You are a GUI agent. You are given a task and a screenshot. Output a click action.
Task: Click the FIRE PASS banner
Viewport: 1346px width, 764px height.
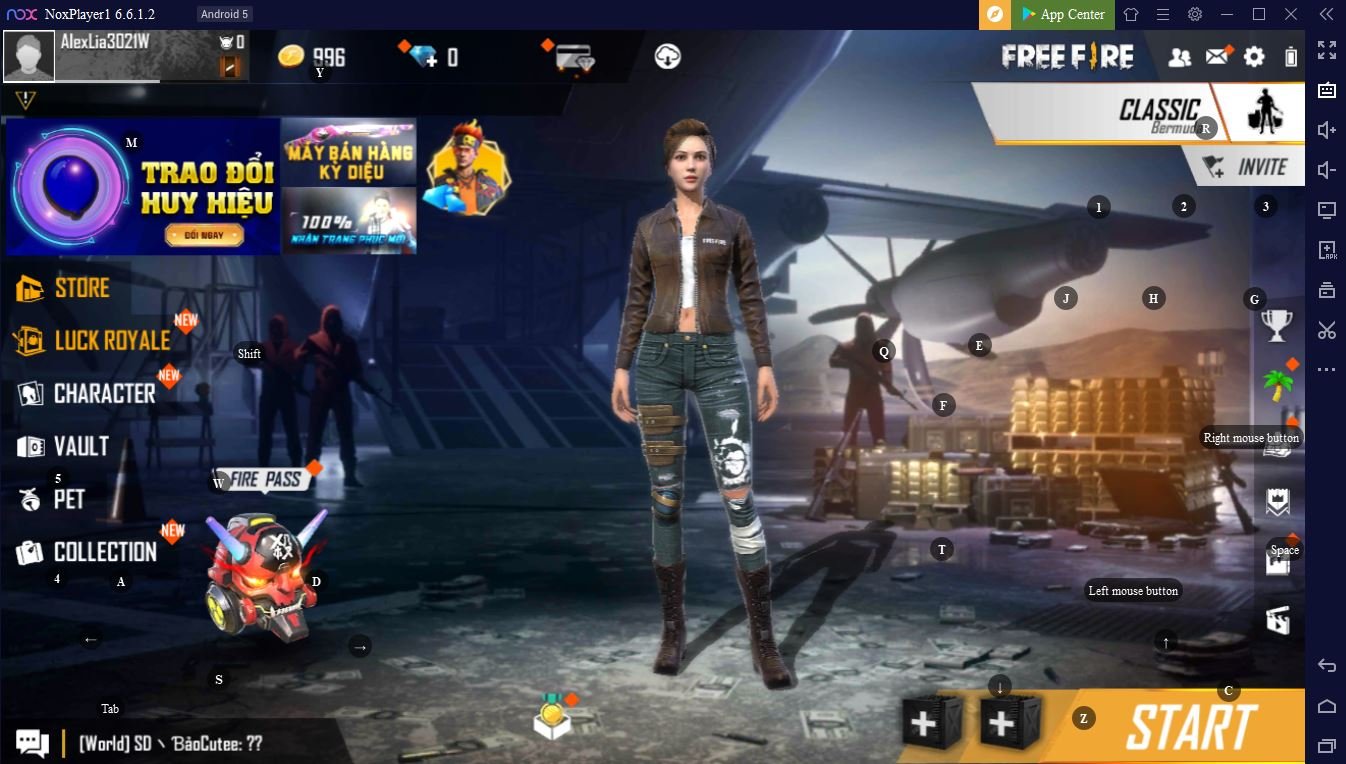point(265,479)
